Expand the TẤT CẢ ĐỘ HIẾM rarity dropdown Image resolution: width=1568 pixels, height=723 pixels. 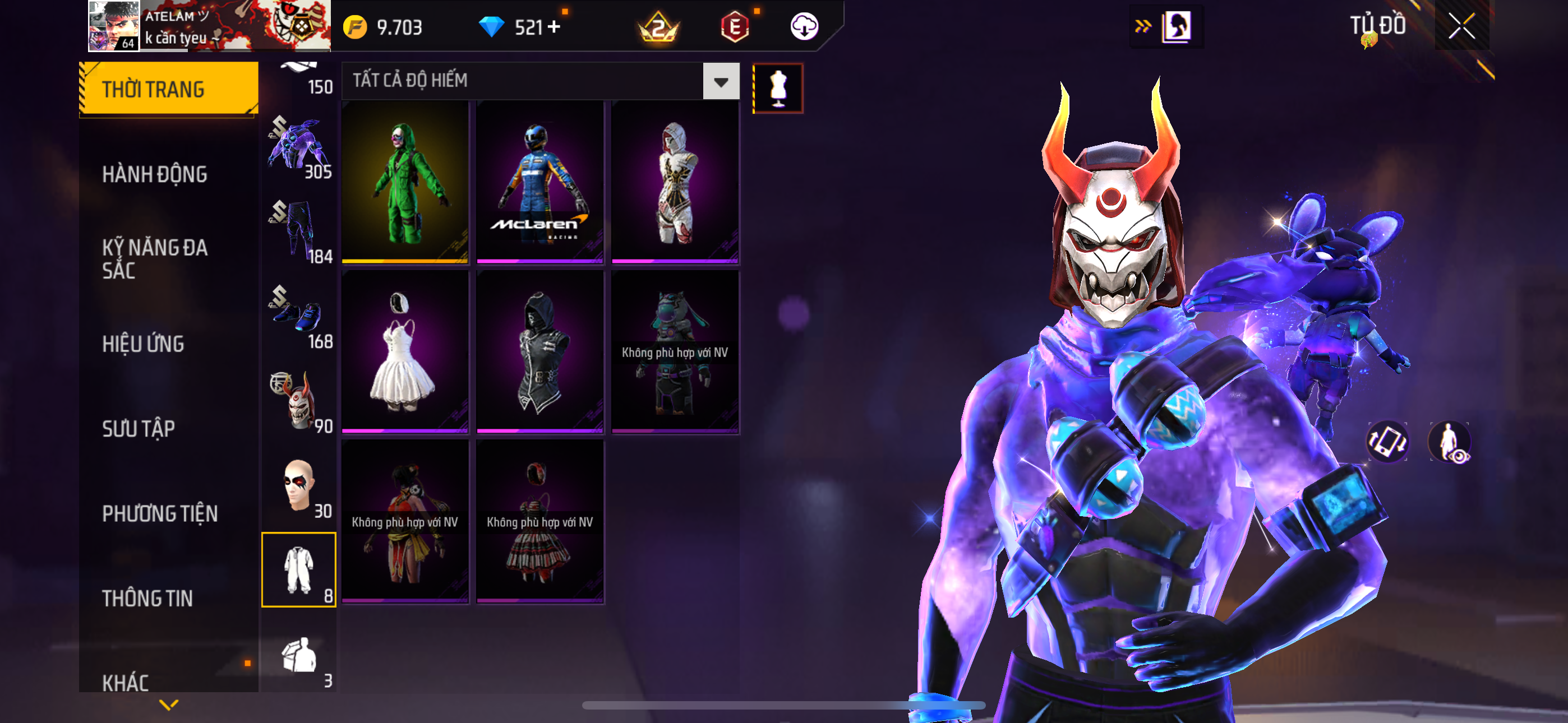(x=721, y=81)
